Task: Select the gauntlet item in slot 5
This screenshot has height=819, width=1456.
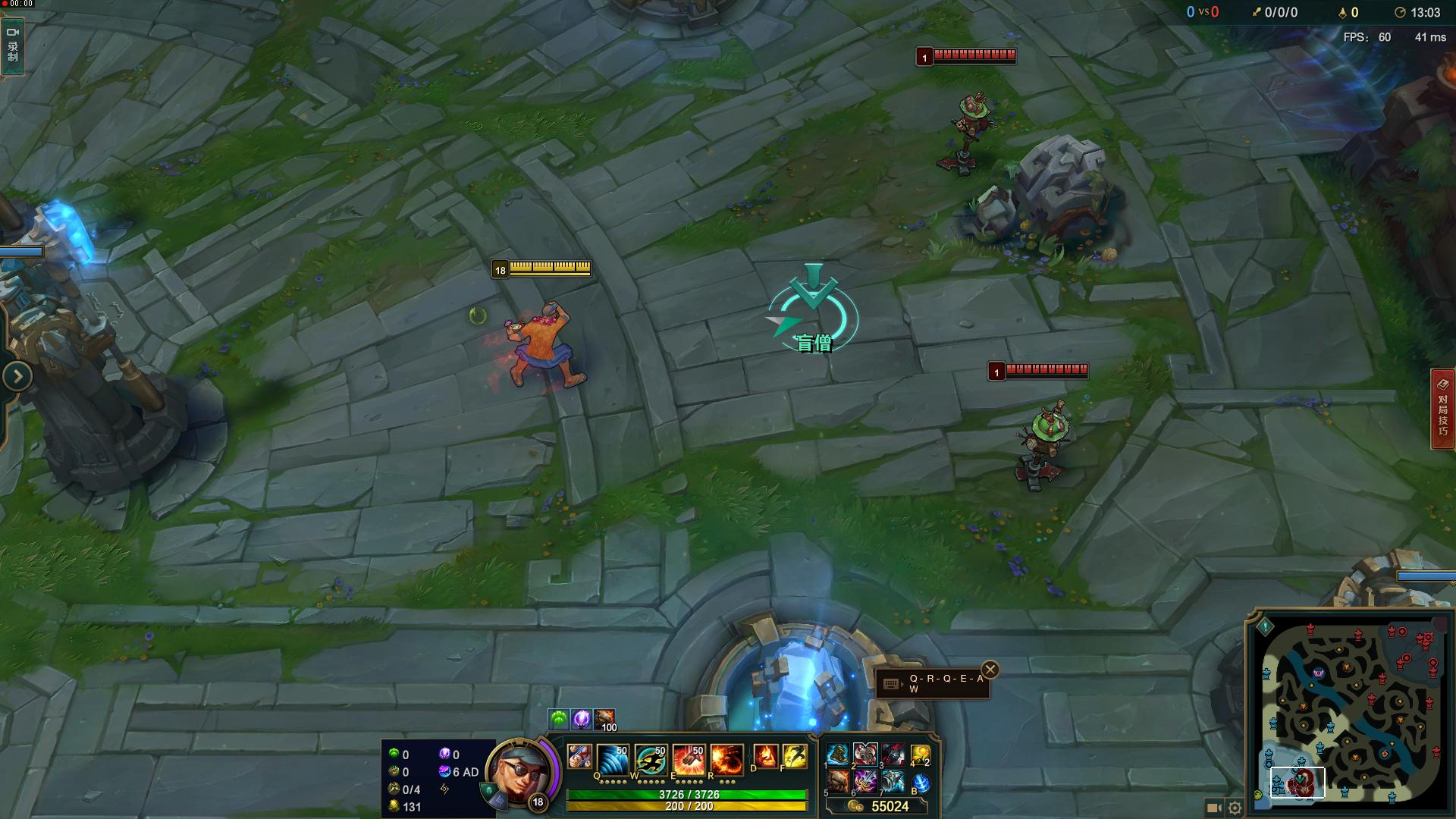Action: [x=838, y=782]
